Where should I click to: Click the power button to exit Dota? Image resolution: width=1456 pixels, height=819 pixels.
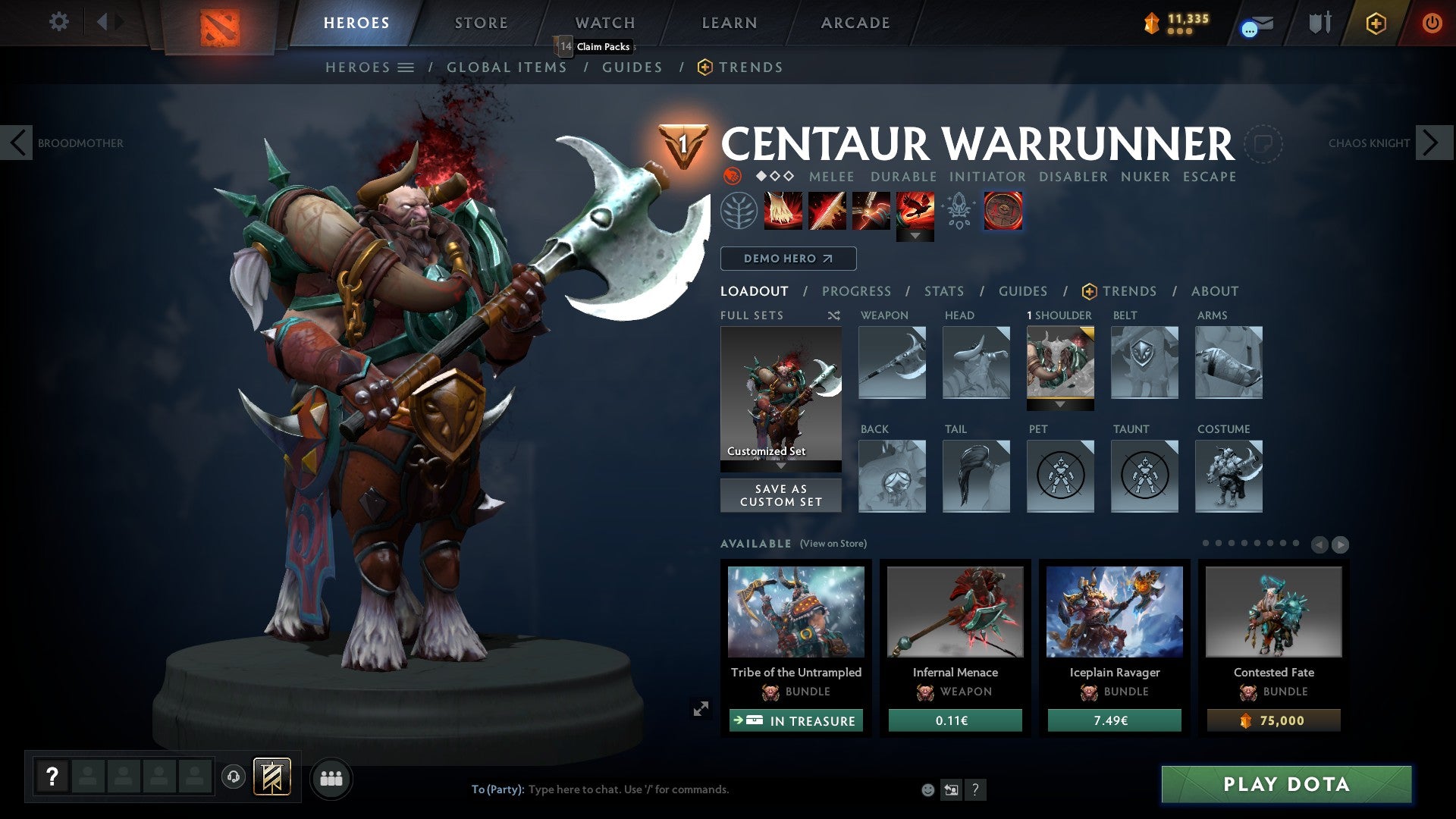click(x=1432, y=24)
